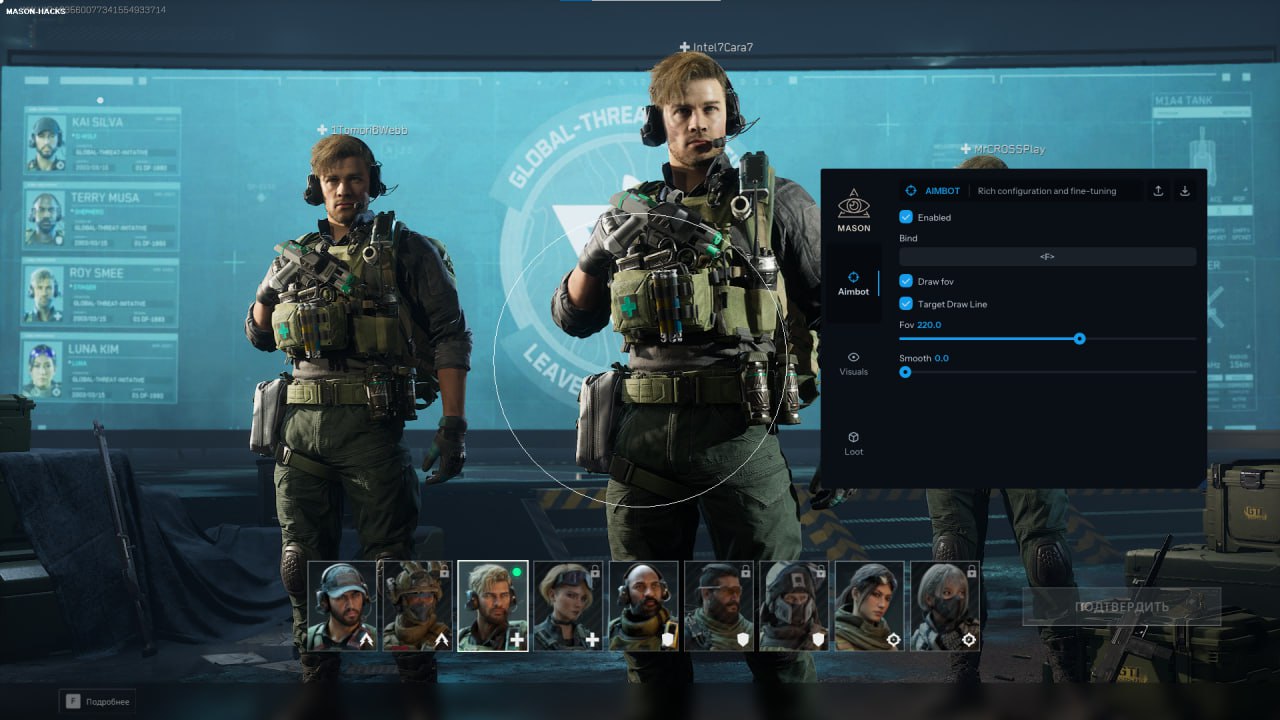Select the grey-haired masked woman portrait
This screenshot has width=1280, height=720.
click(x=945, y=606)
